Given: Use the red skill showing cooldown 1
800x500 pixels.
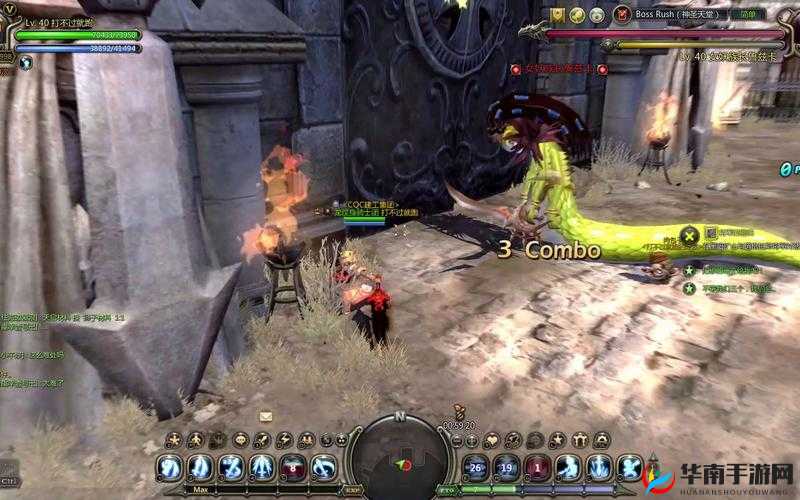Looking at the screenshot, I should coord(538,467).
